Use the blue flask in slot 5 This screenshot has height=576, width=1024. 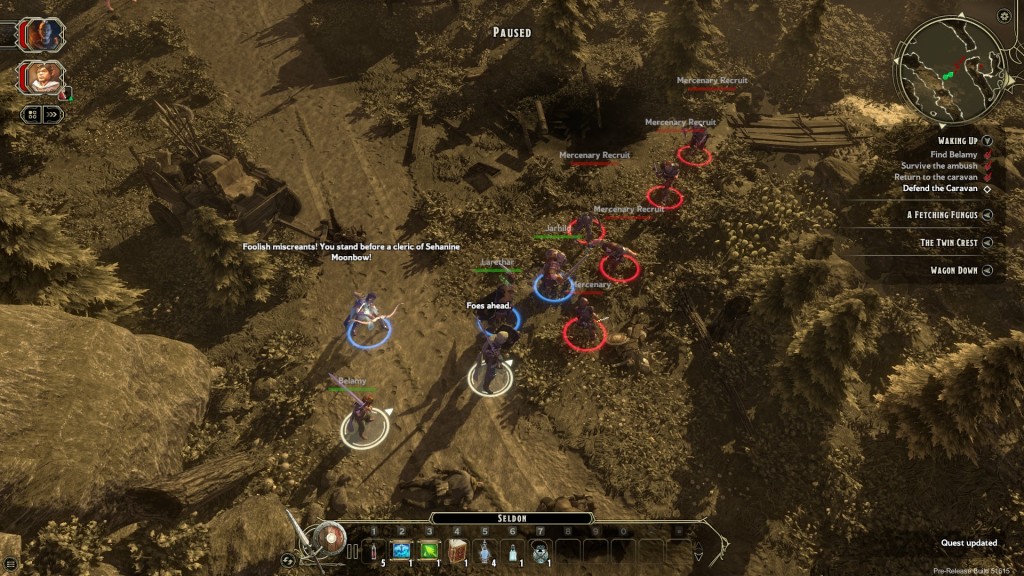click(485, 550)
